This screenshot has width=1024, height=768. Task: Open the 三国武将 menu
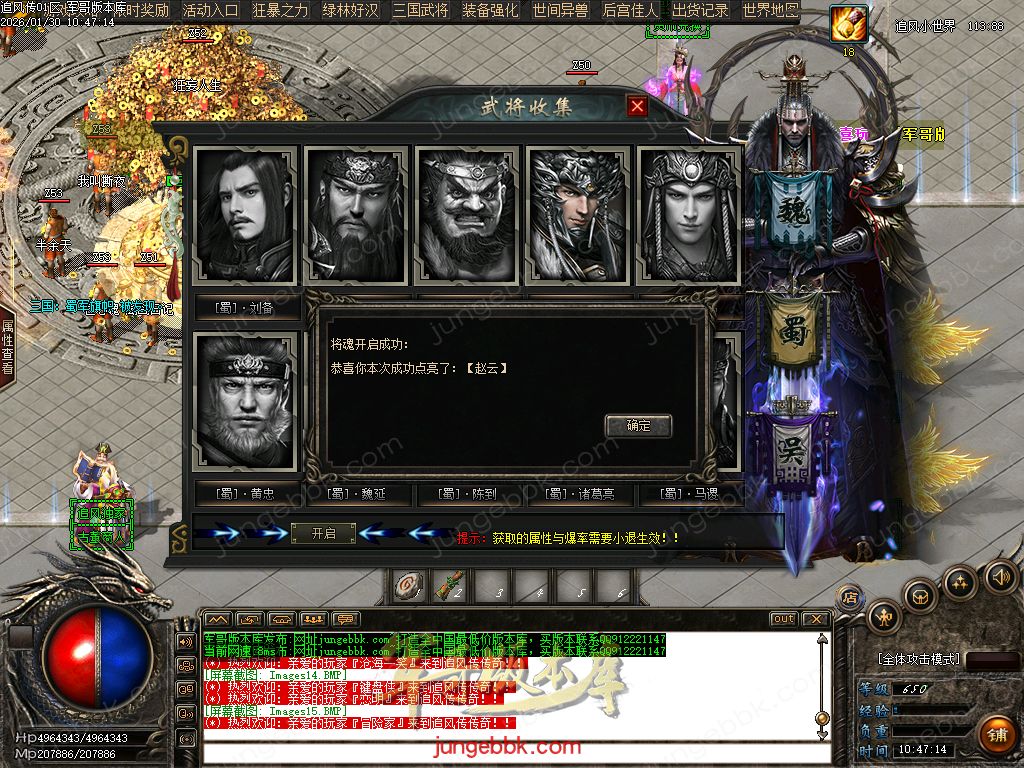(421, 11)
